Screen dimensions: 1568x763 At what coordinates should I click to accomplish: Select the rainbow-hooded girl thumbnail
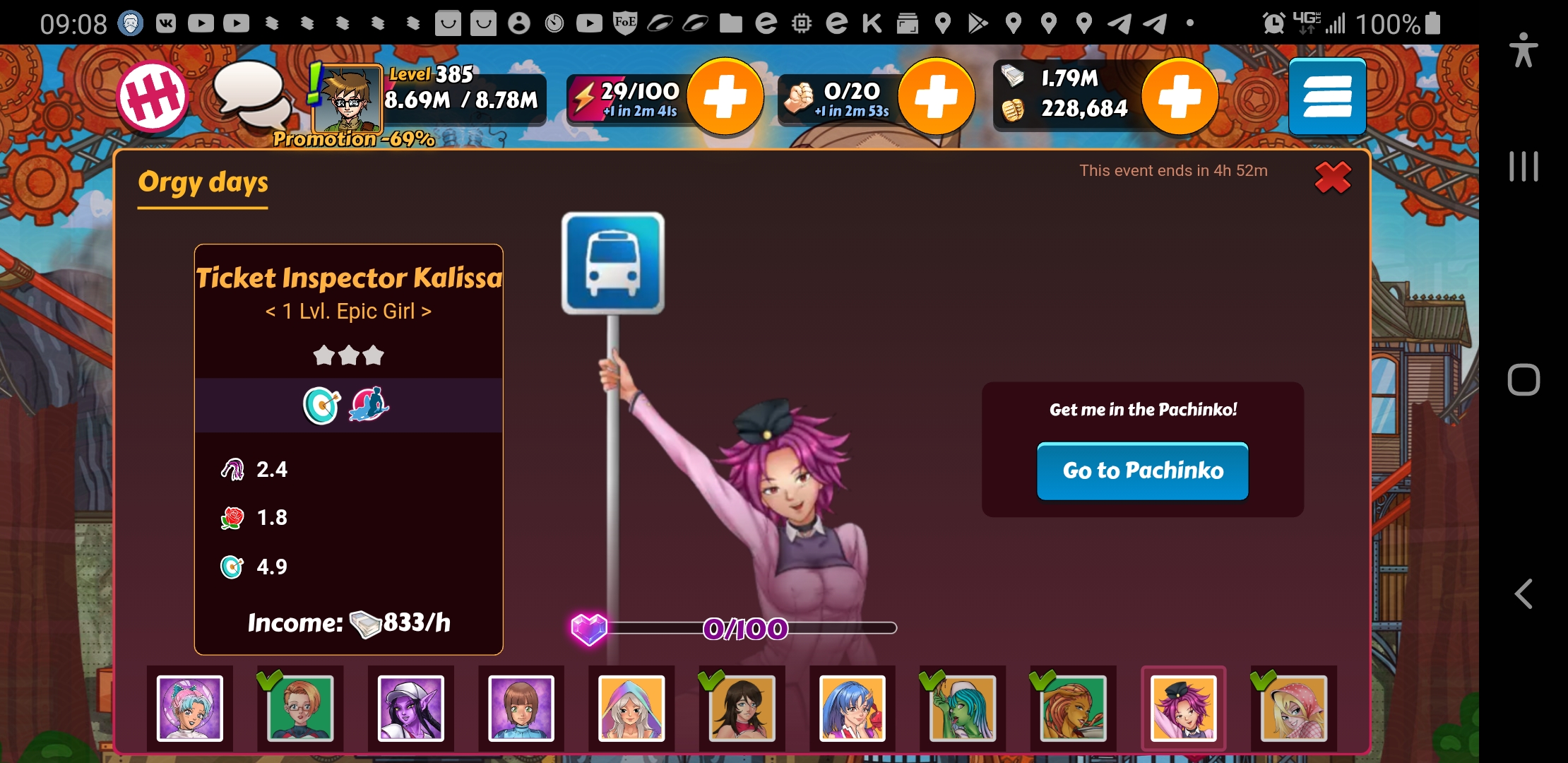point(631,708)
